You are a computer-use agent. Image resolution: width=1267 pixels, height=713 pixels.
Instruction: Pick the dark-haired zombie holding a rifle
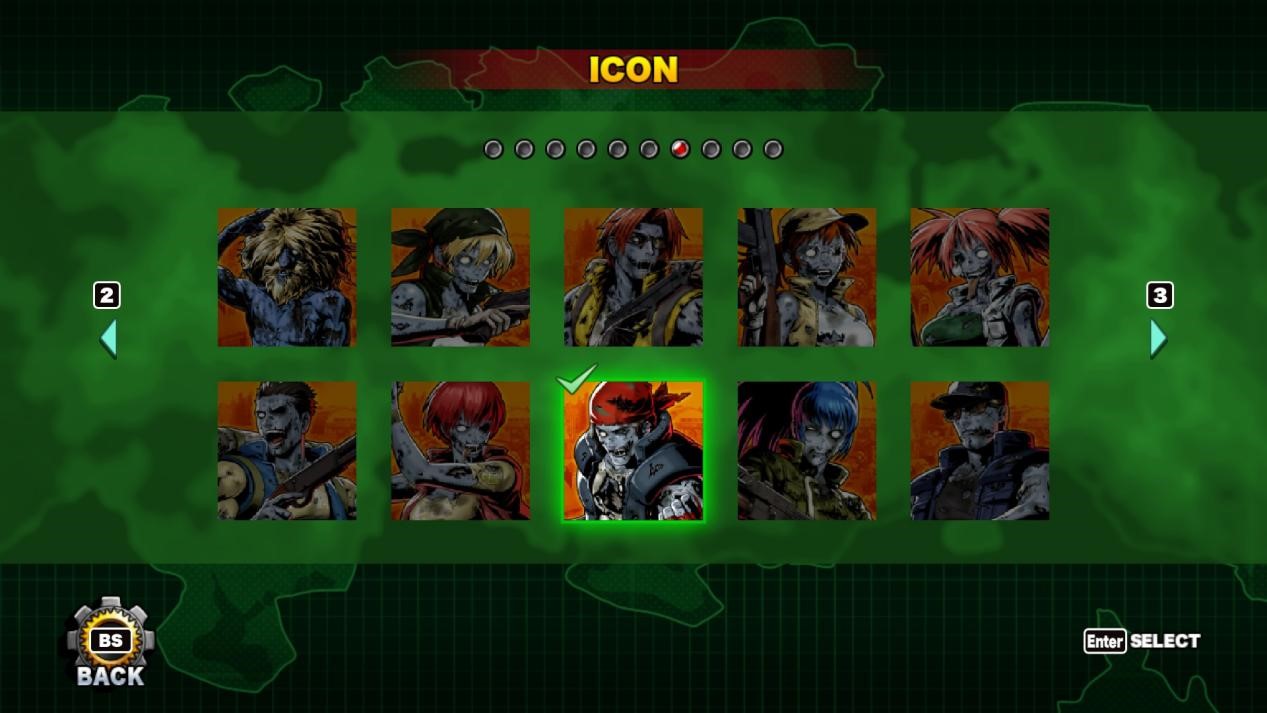click(x=287, y=450)
